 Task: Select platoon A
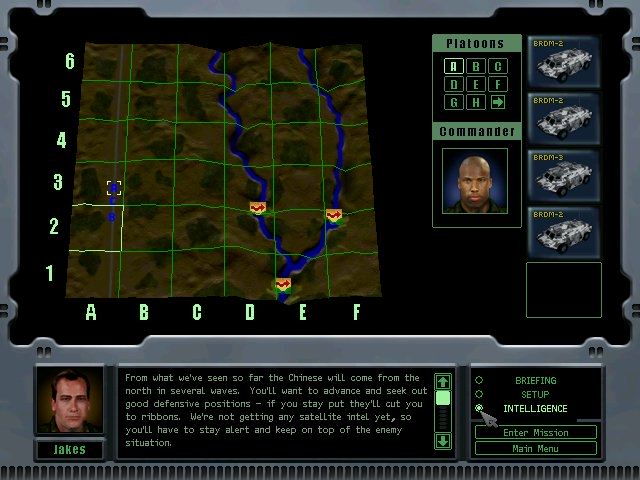point(454,67)
